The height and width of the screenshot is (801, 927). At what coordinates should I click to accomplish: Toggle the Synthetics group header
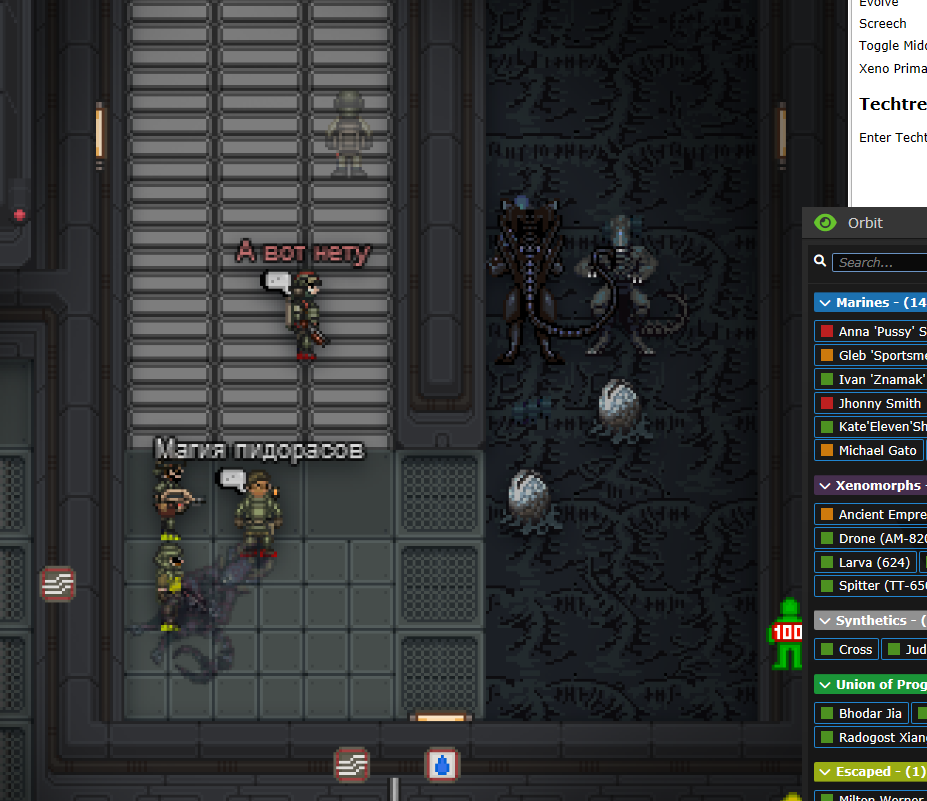pyautogui.click(x=870, y=621)
